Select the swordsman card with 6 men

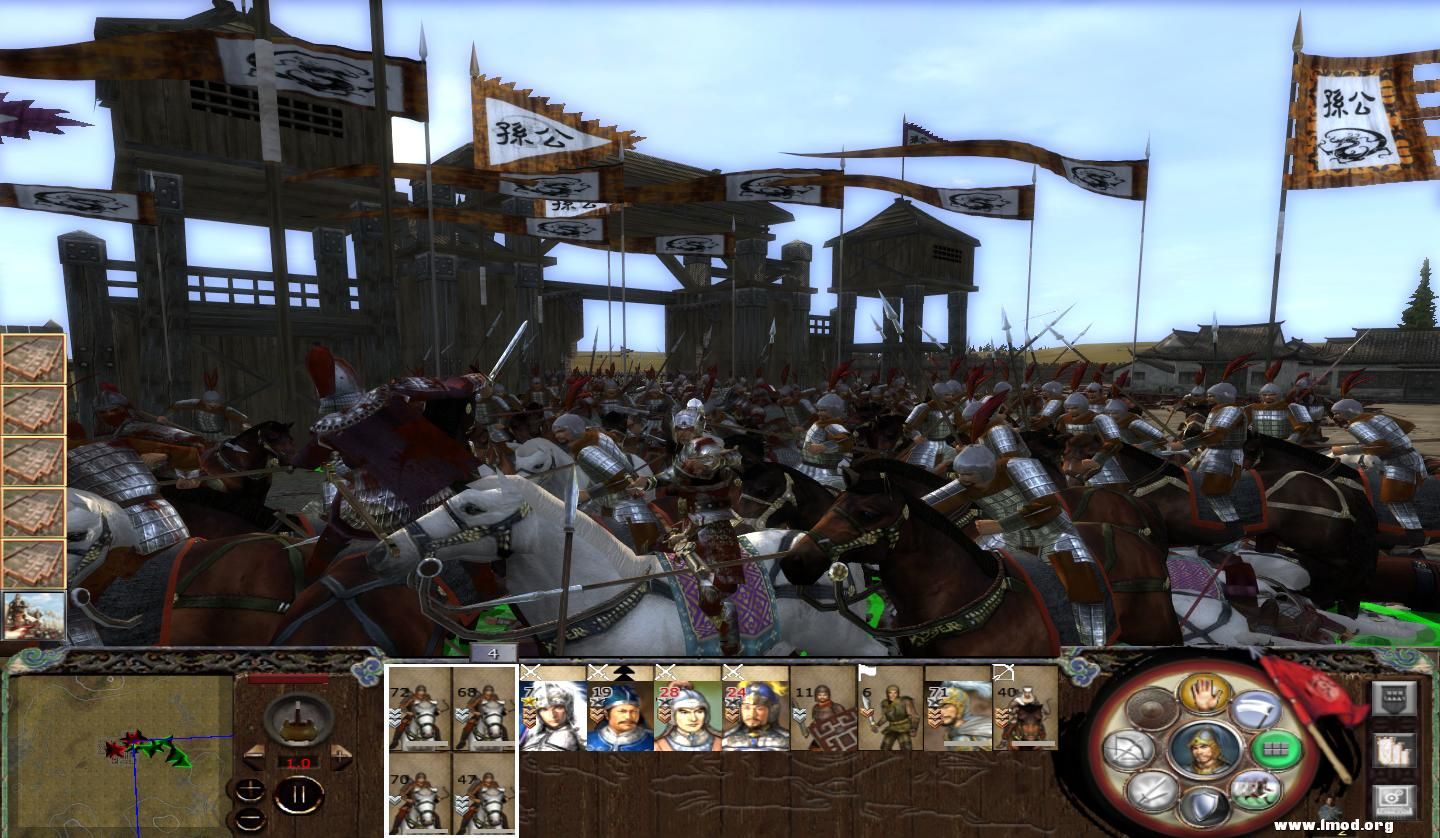click(x=891, y=708)
